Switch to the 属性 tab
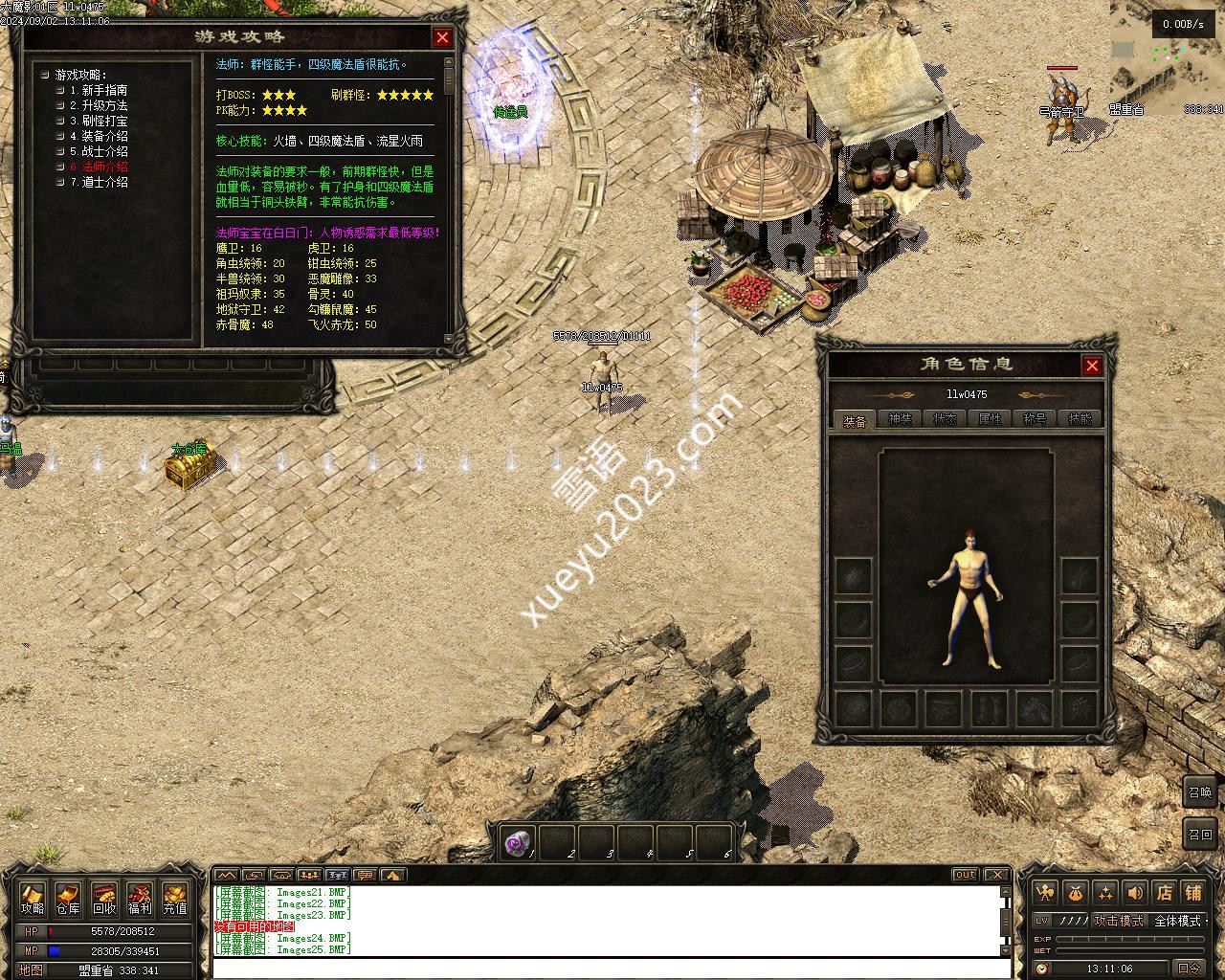This screenshot has height=980, width=1225. 990,419
